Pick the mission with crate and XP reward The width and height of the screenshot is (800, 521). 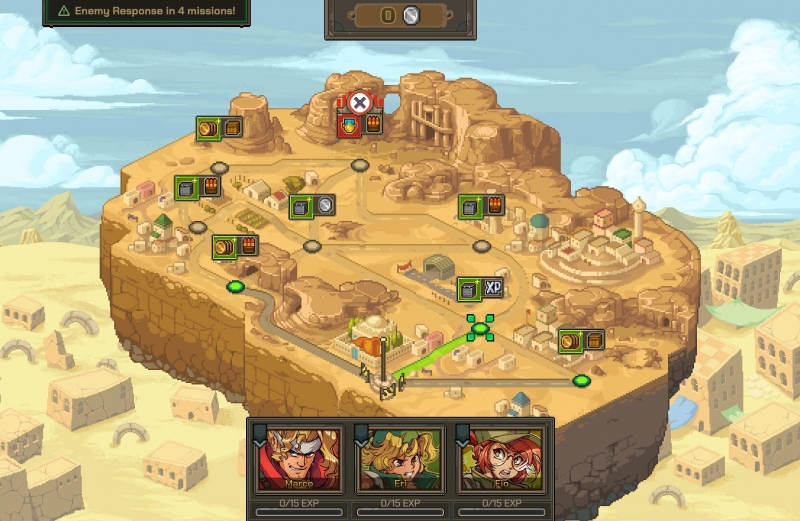(479, 289)
